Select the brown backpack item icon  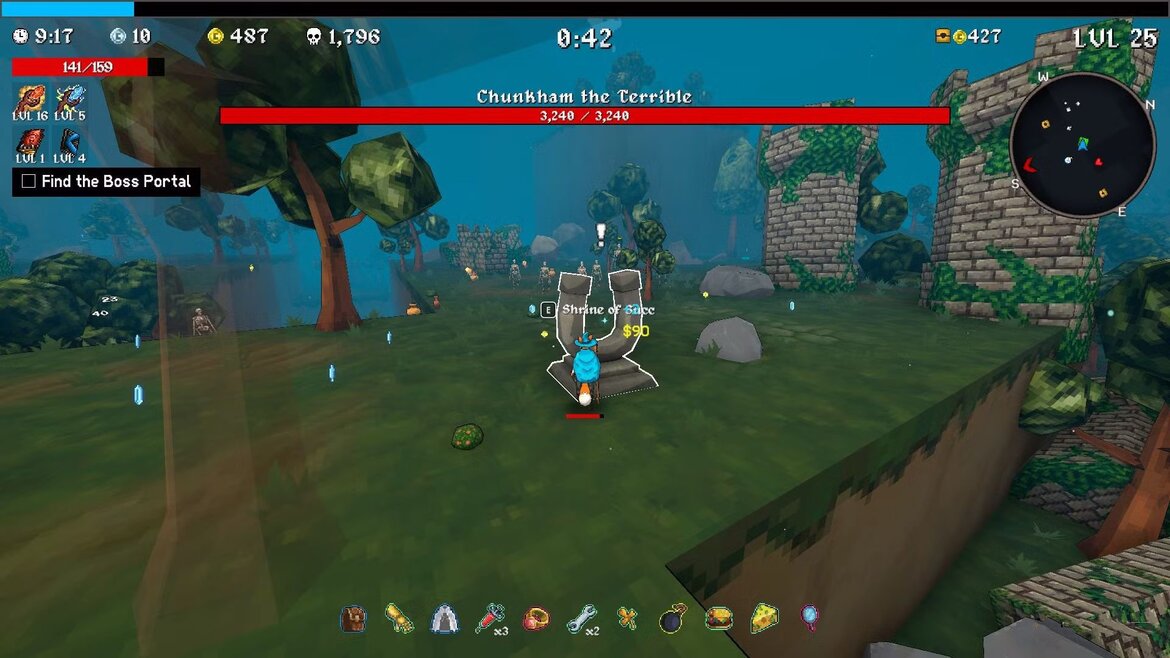[x=352, y=619]
